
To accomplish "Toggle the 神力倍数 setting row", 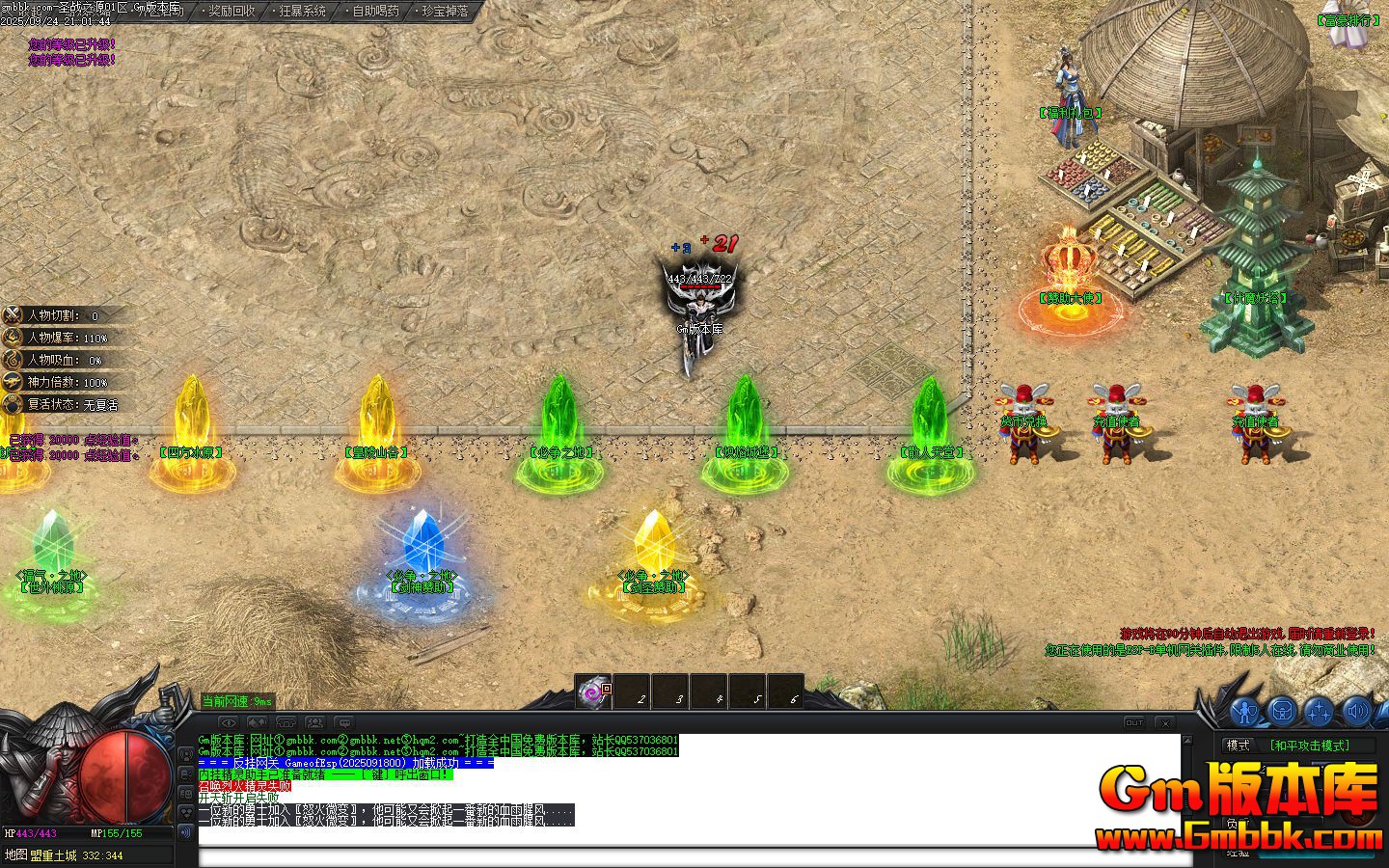I will click(58, 382).
